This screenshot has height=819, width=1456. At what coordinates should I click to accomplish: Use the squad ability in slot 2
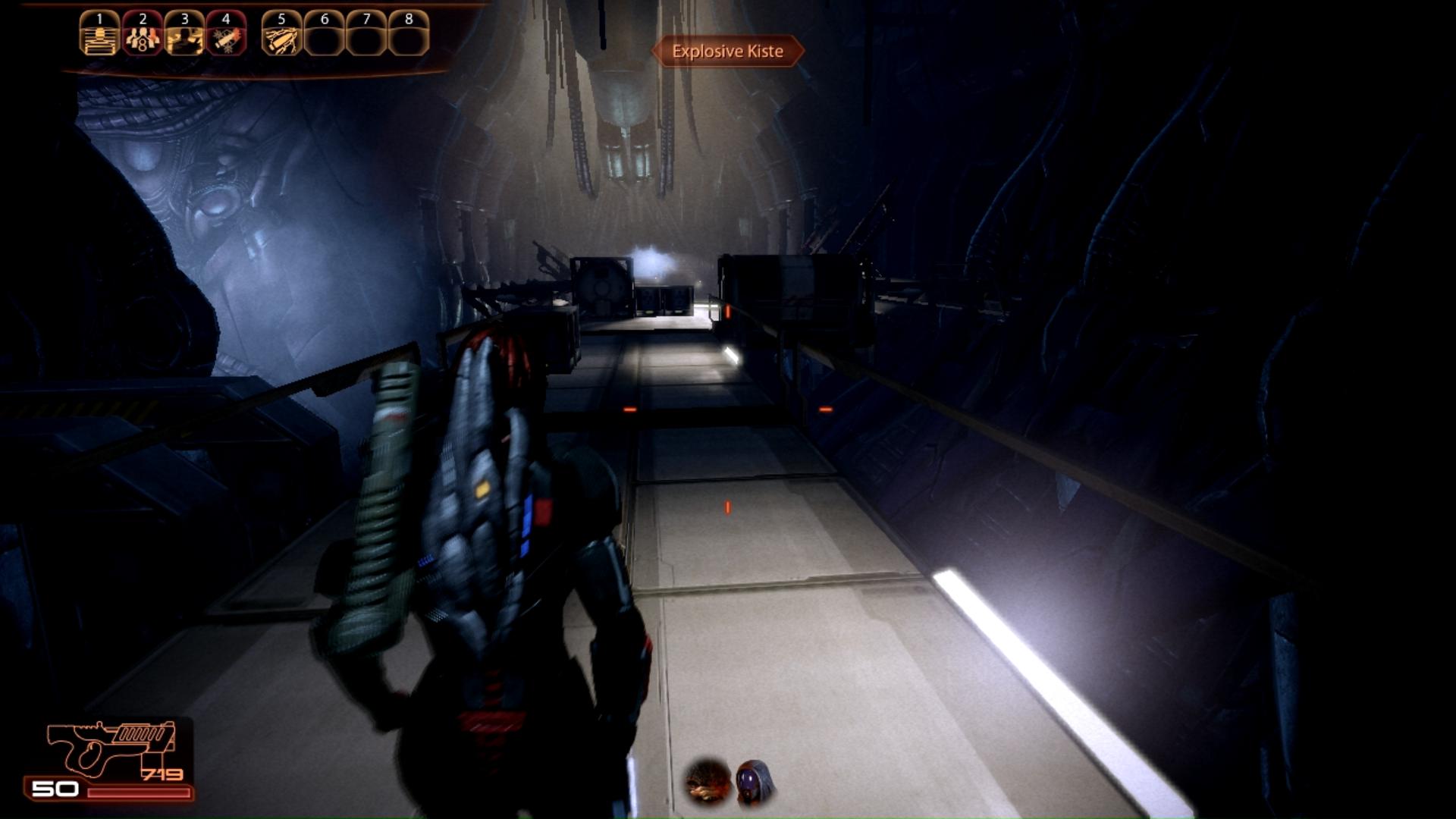coord(142,34)
